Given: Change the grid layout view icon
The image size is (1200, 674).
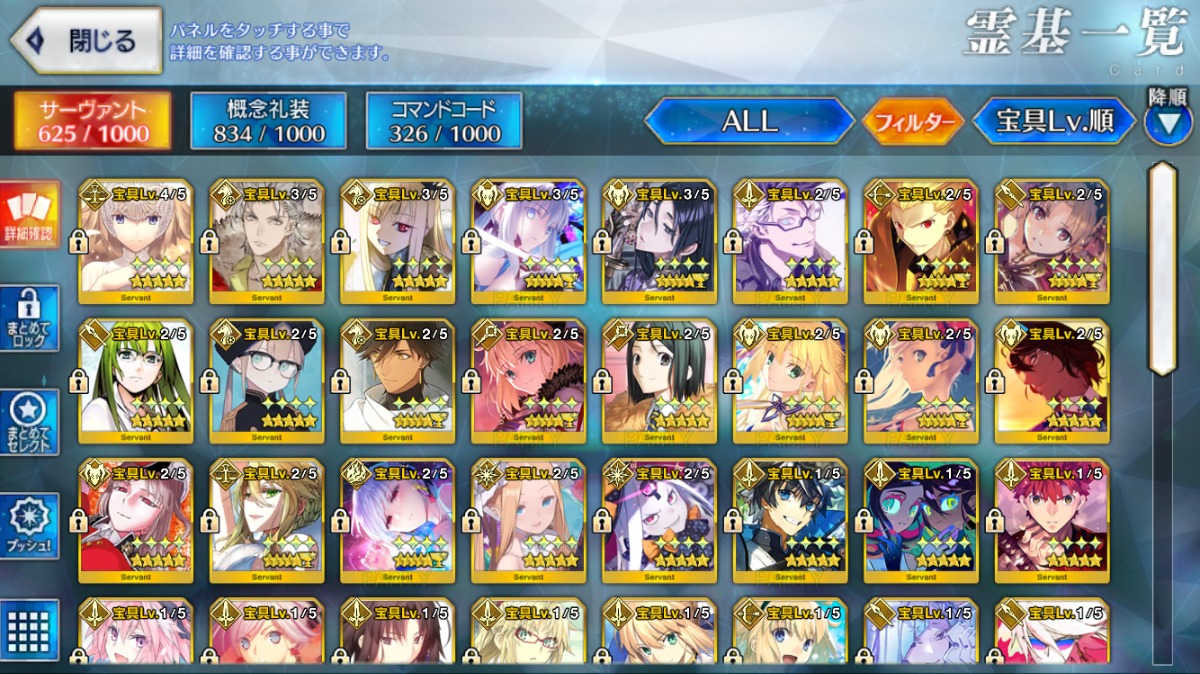Looking at the screenshot, I should [x=30, y=627].
